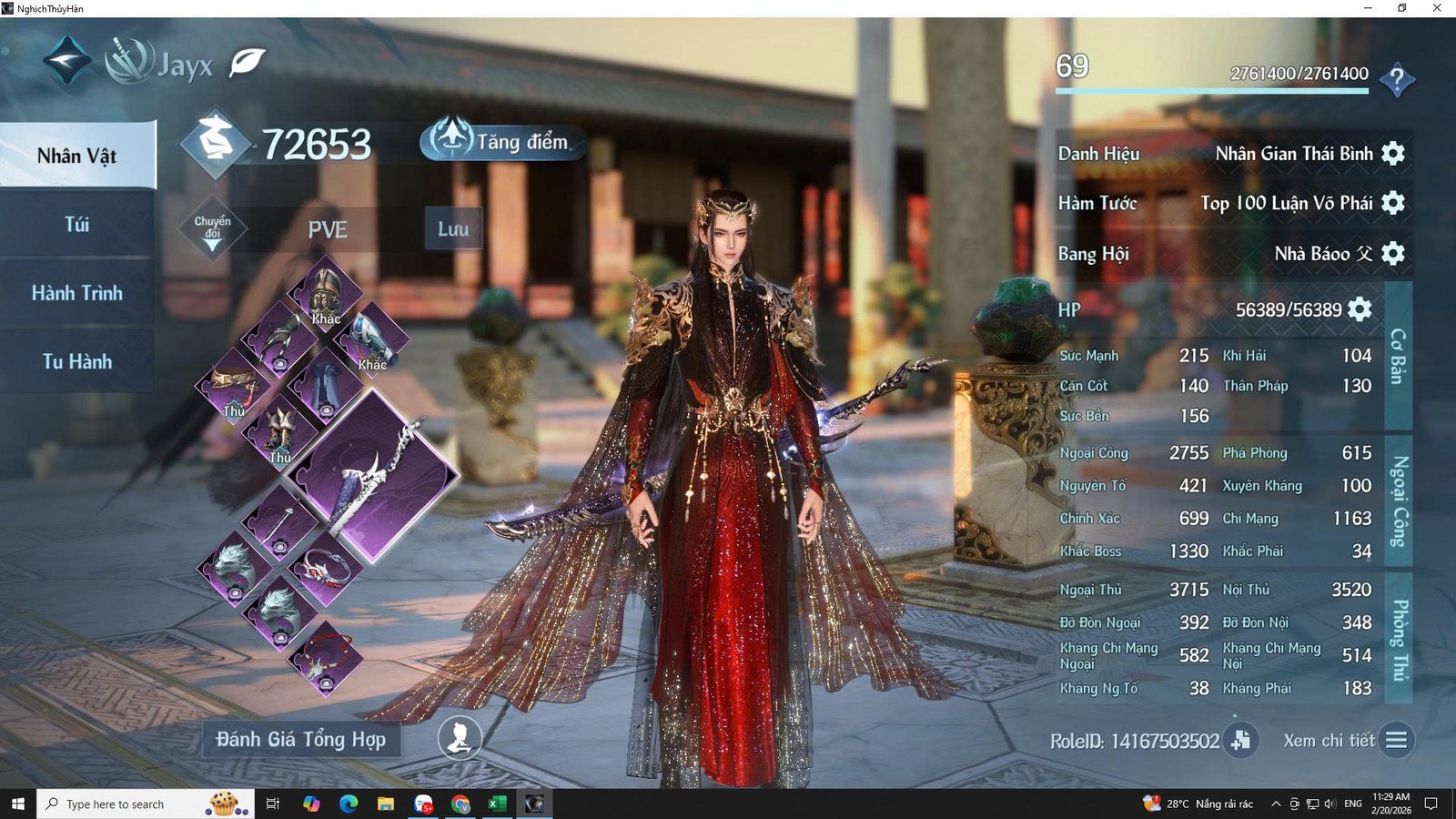Image resolution: width=1456 pixels, height=819 pixels.
Task: Switch to the Túi tab
Action: (x=77, y=223)
